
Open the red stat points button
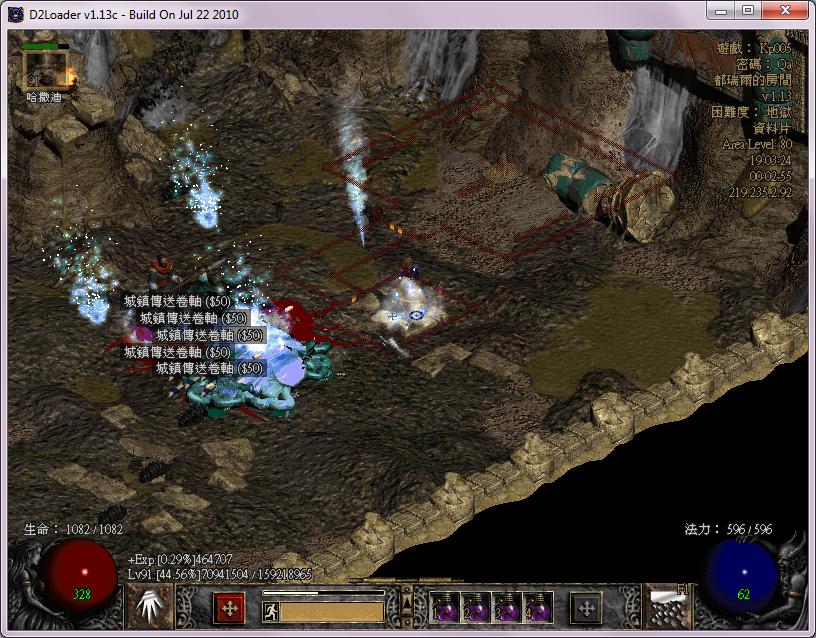click(229, 607)
